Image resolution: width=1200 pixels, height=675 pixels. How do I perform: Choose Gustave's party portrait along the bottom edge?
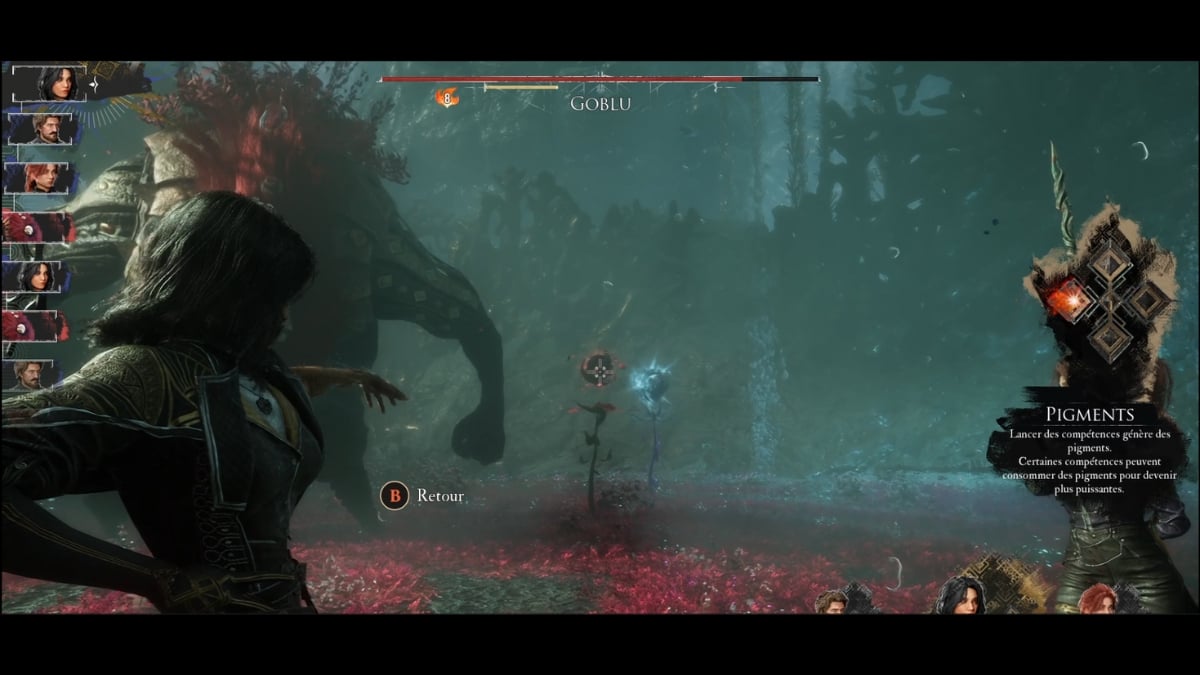point(831,603)
